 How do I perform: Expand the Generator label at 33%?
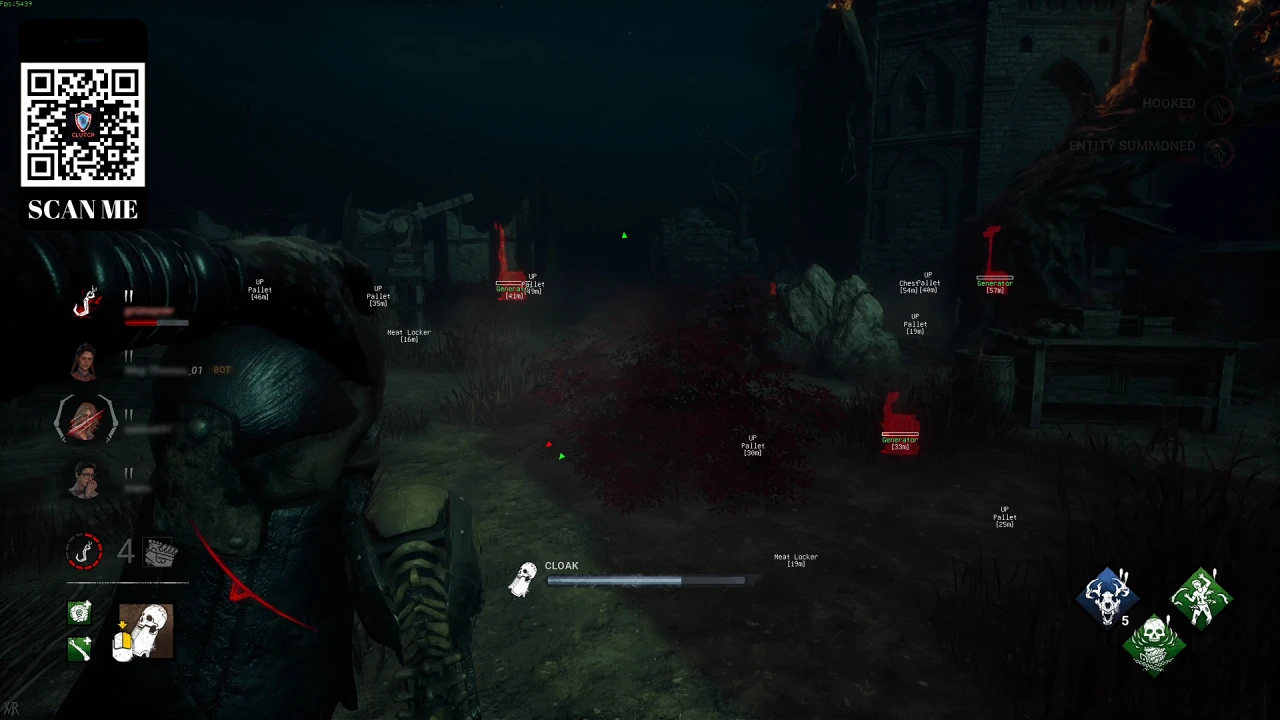tap(899, 440)
